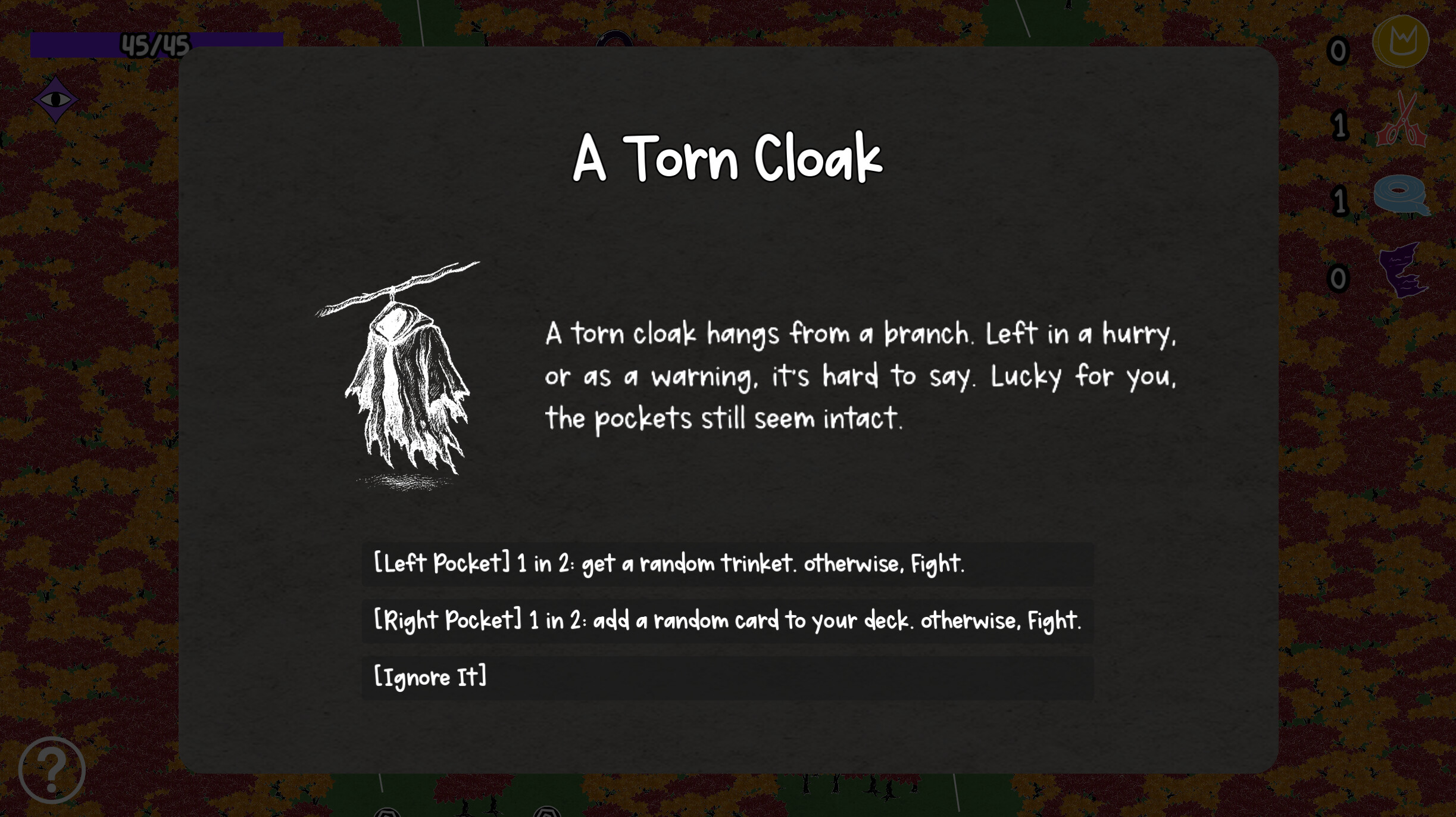Click the purple eye emblem icon
Screen dimensions: 1456x817
point(55,99)
